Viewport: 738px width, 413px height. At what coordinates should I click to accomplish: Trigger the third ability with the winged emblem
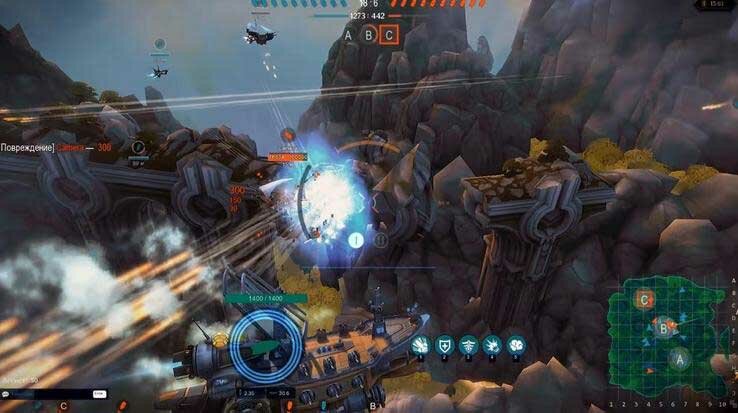[467, 344]
